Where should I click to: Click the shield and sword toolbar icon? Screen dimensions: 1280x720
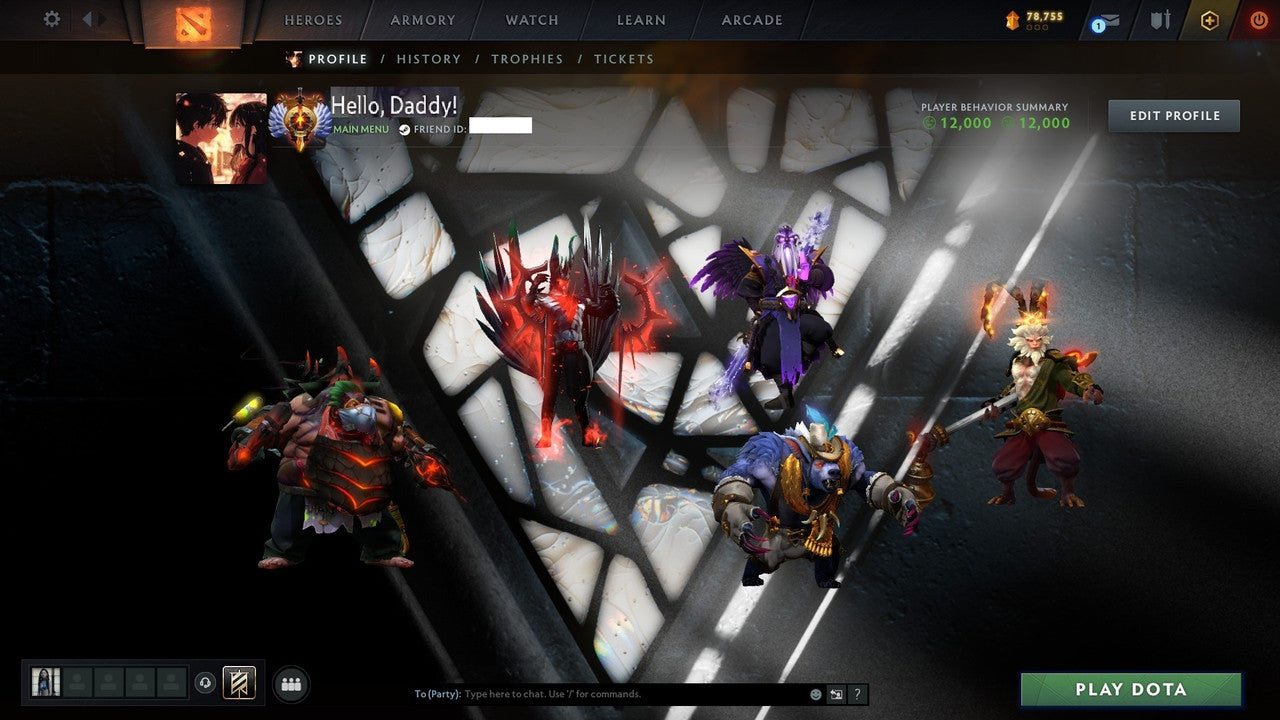click(1162, 19)
